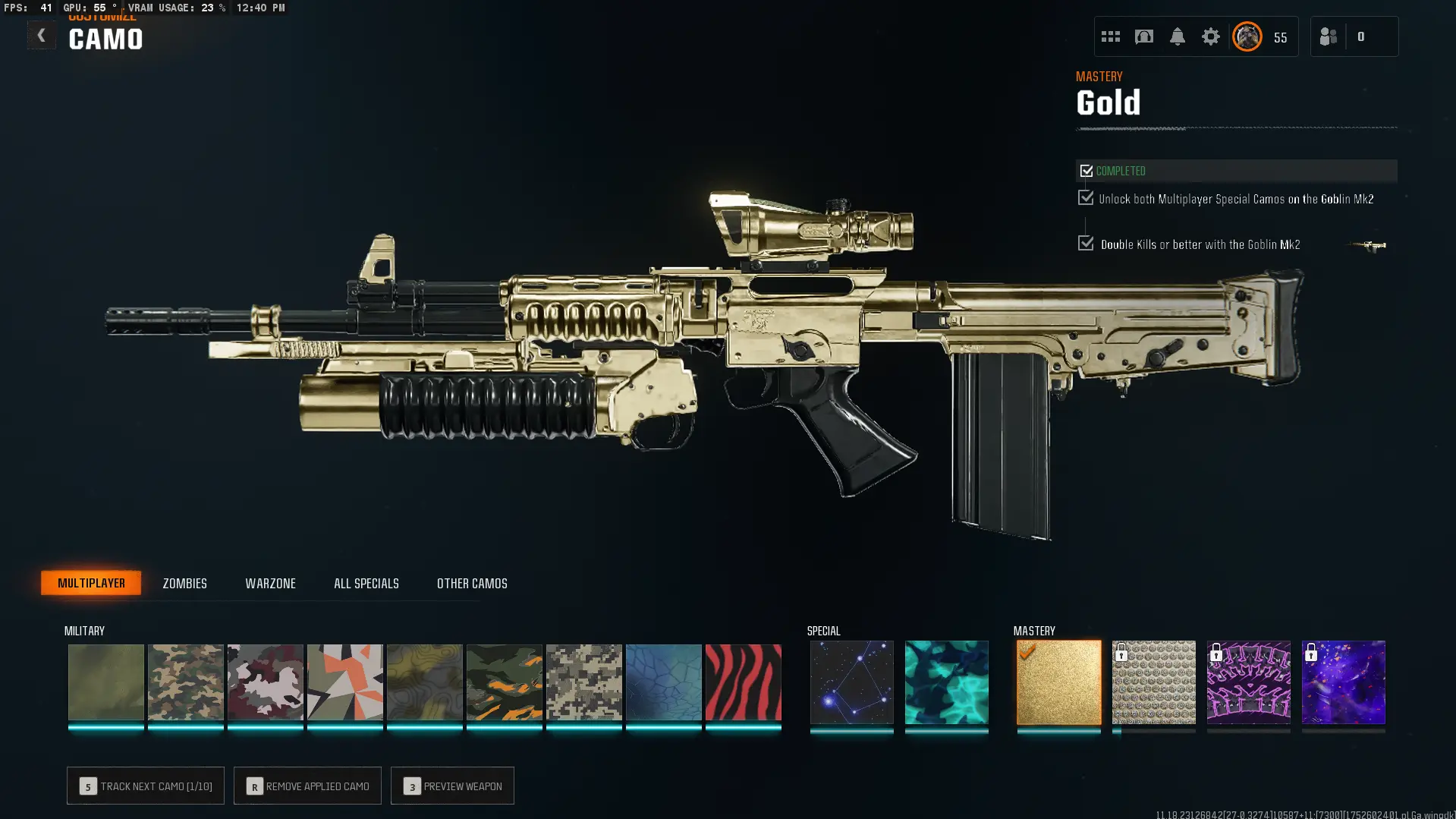
Task: Select the Gold mastery camo swatch
Action: coord(1058,682)
